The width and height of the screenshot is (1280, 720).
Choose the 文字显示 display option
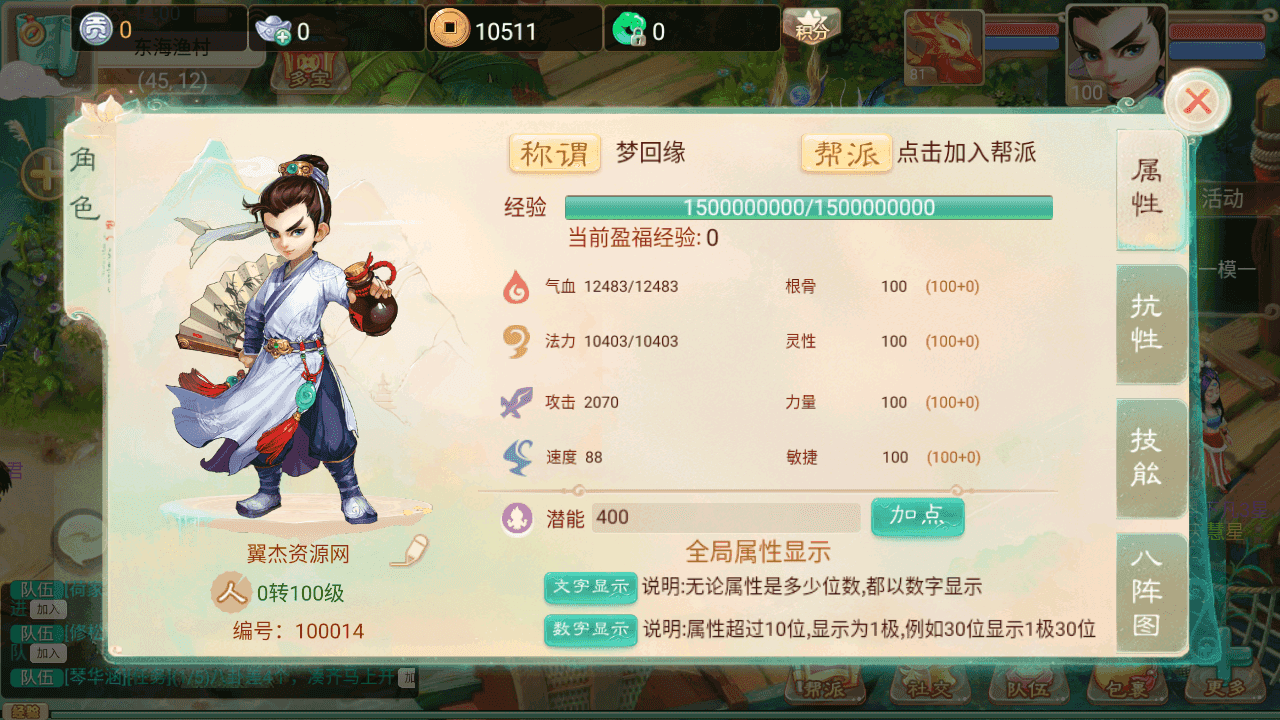click(x=590, y=587)
